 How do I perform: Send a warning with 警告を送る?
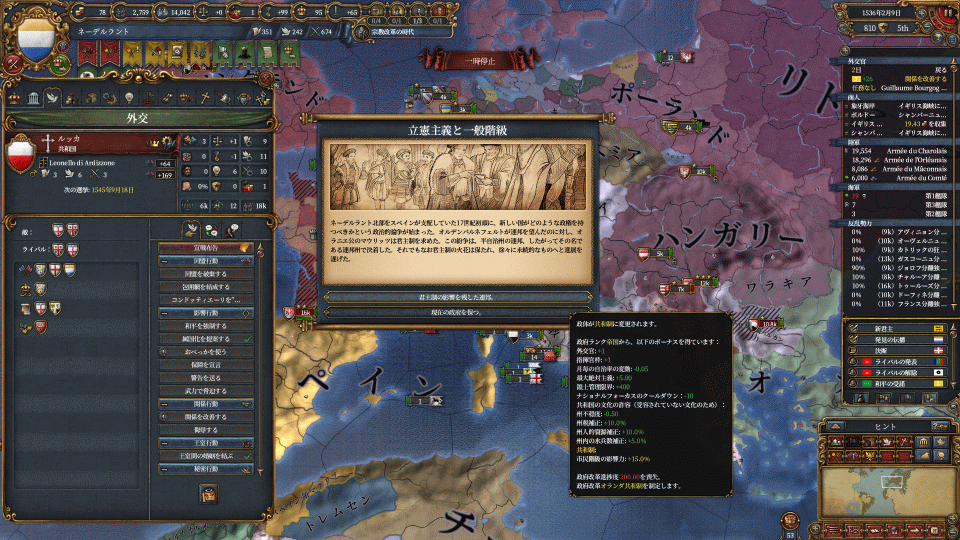[203, 378]
